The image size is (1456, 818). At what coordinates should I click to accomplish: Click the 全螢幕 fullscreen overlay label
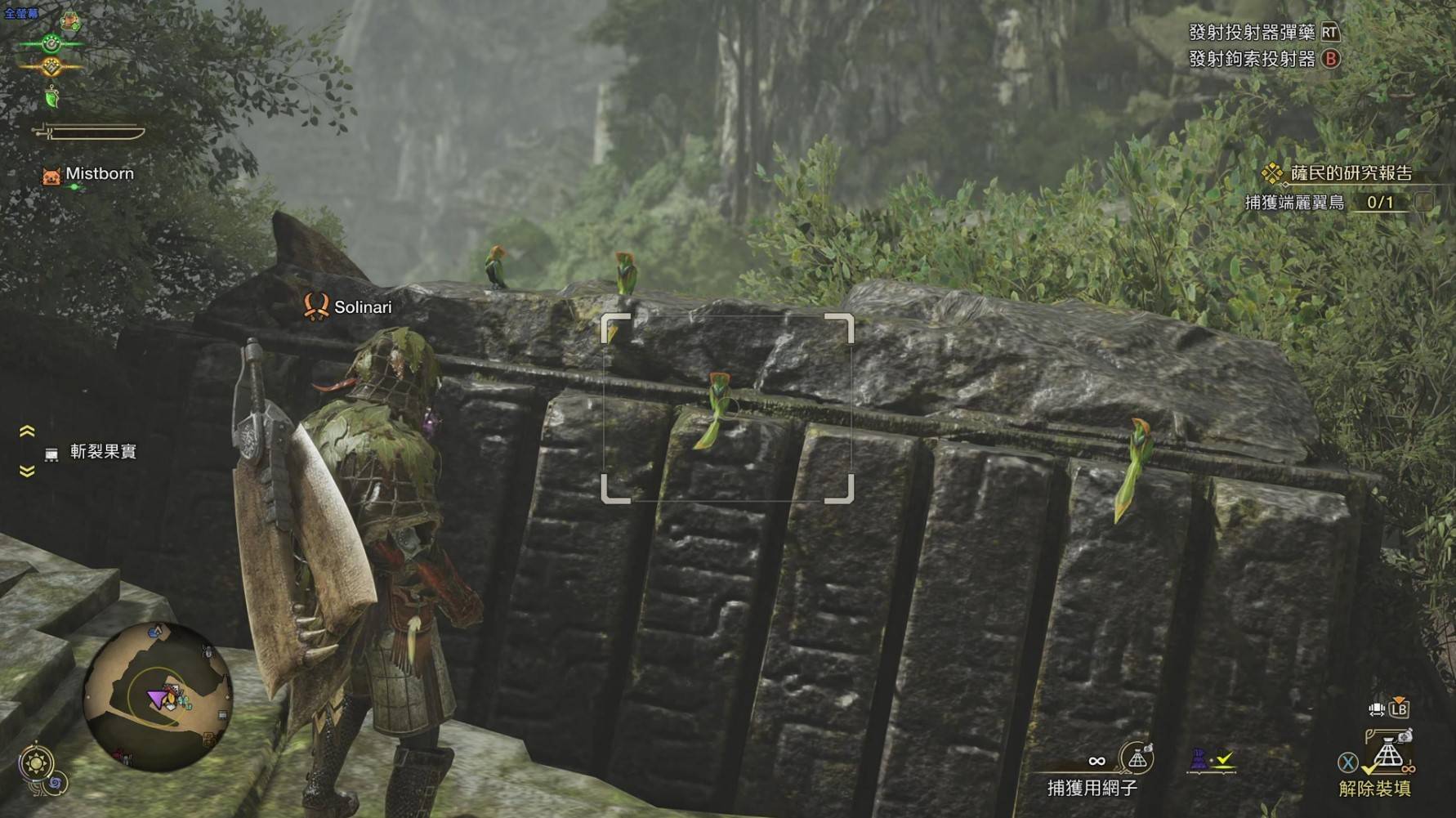coord(20,13)
